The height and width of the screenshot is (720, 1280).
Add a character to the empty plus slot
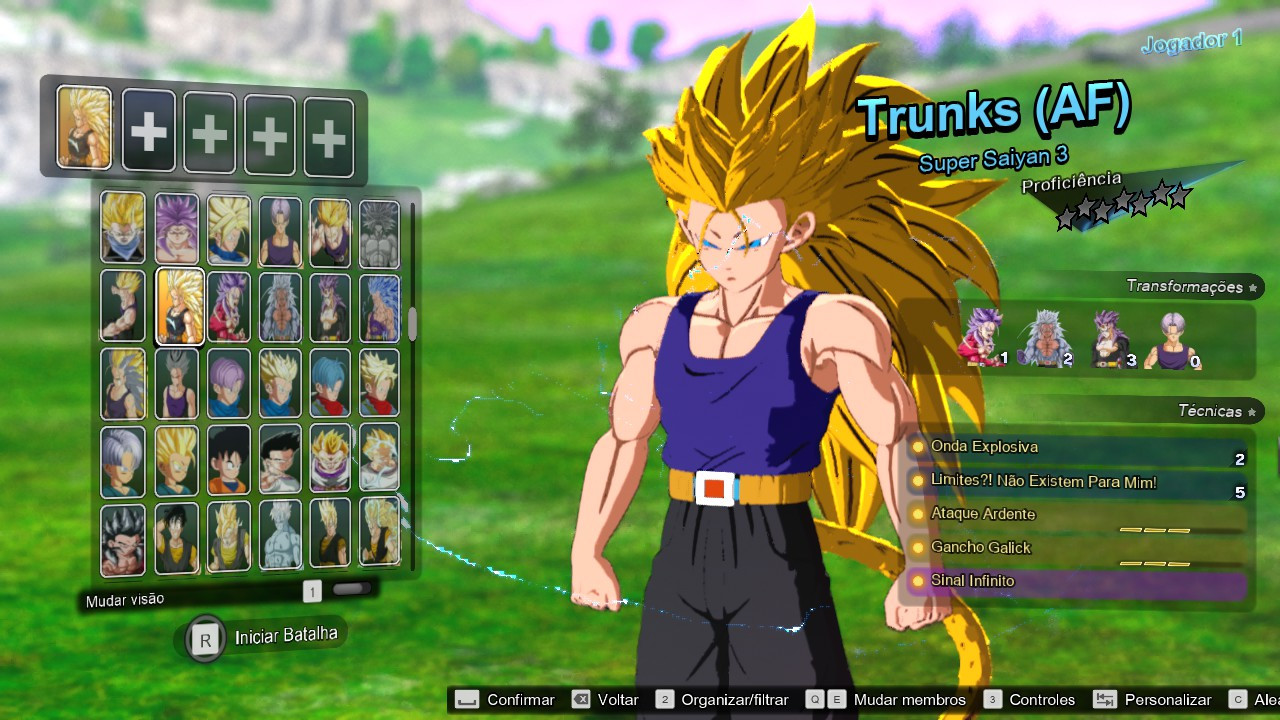148,130
